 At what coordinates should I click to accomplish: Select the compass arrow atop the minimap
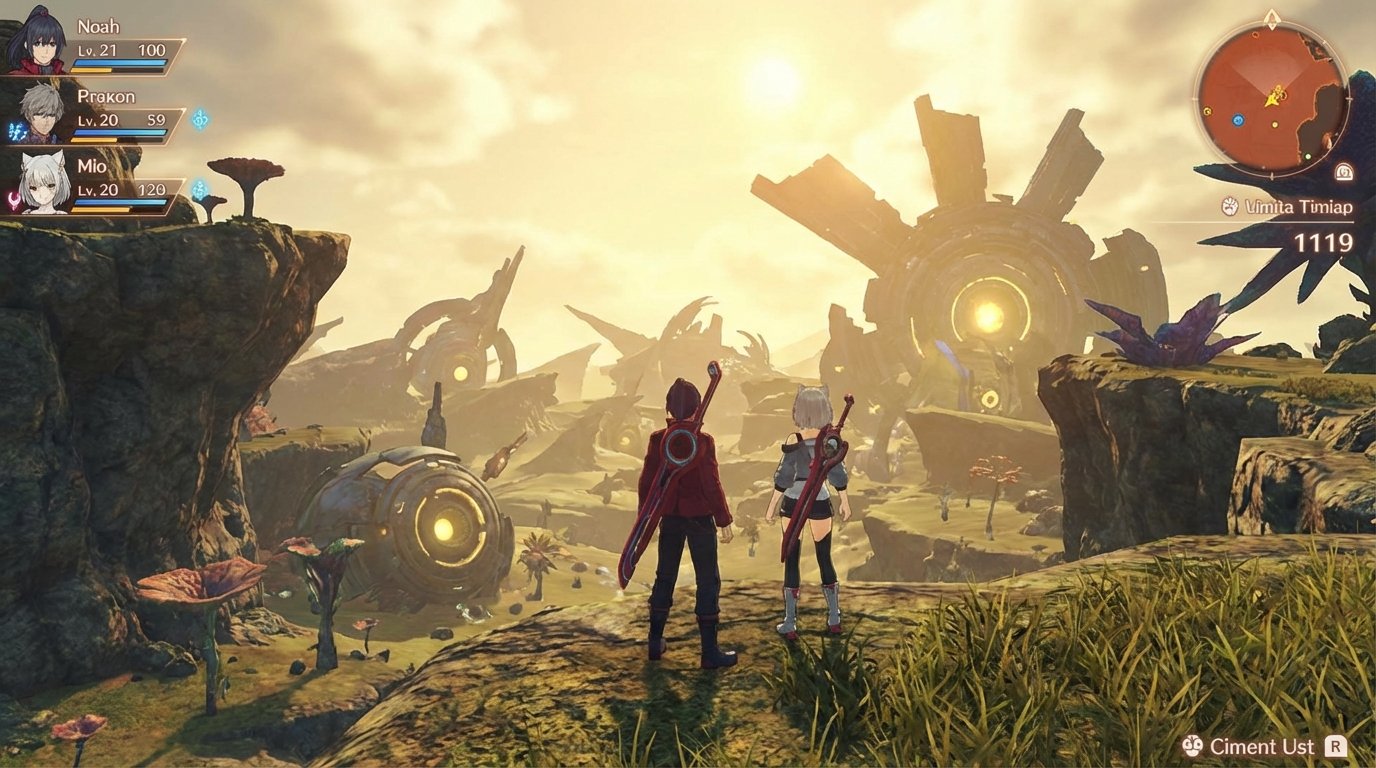1272,17
